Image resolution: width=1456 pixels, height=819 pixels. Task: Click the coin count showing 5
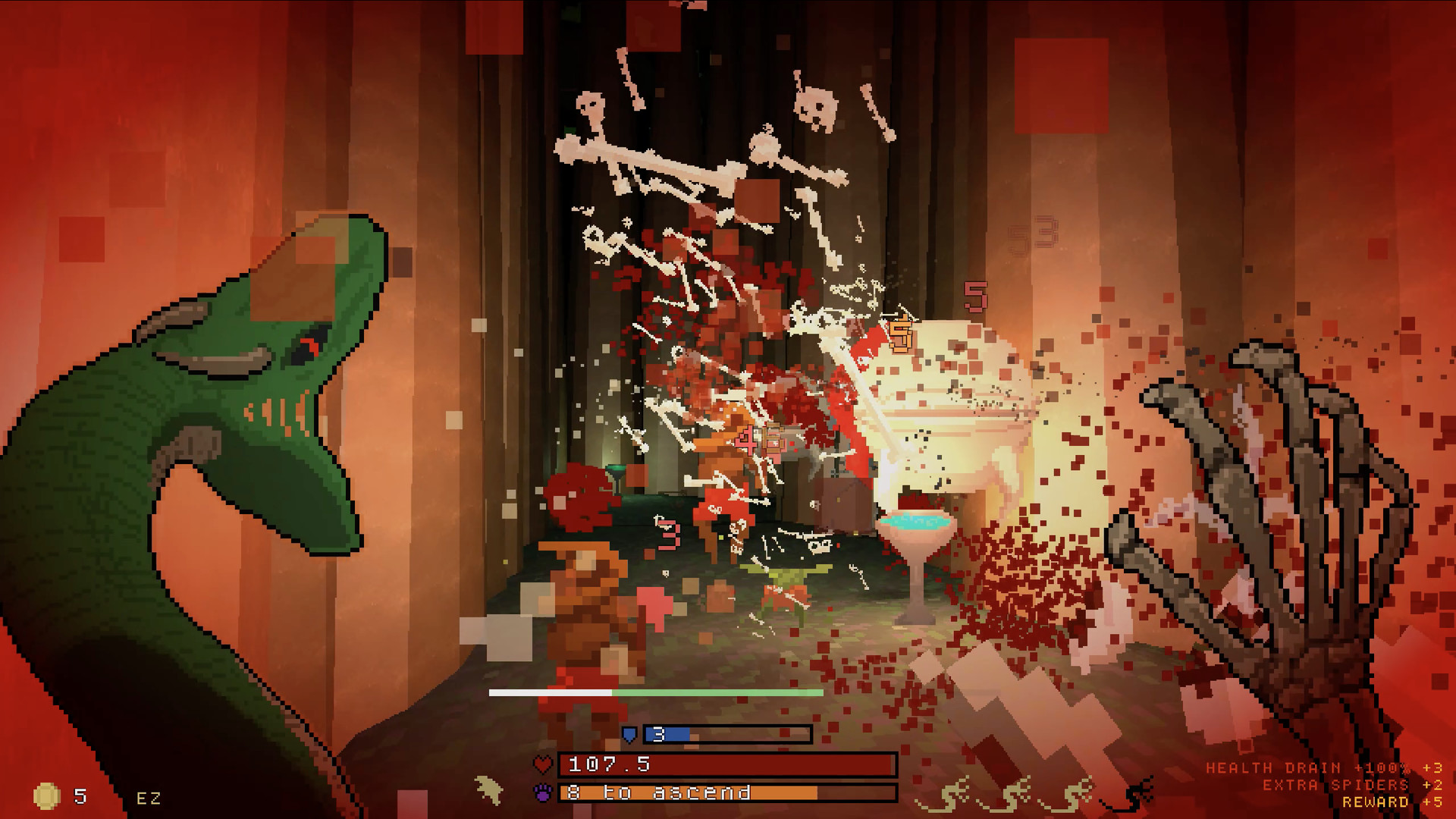click(80, 795)
